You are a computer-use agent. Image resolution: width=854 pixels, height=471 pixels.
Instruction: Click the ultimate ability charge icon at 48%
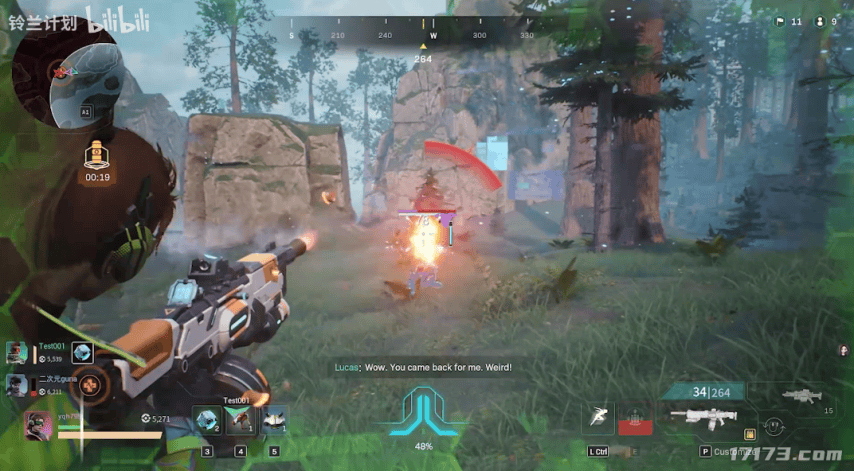click(x=424, y=412)
